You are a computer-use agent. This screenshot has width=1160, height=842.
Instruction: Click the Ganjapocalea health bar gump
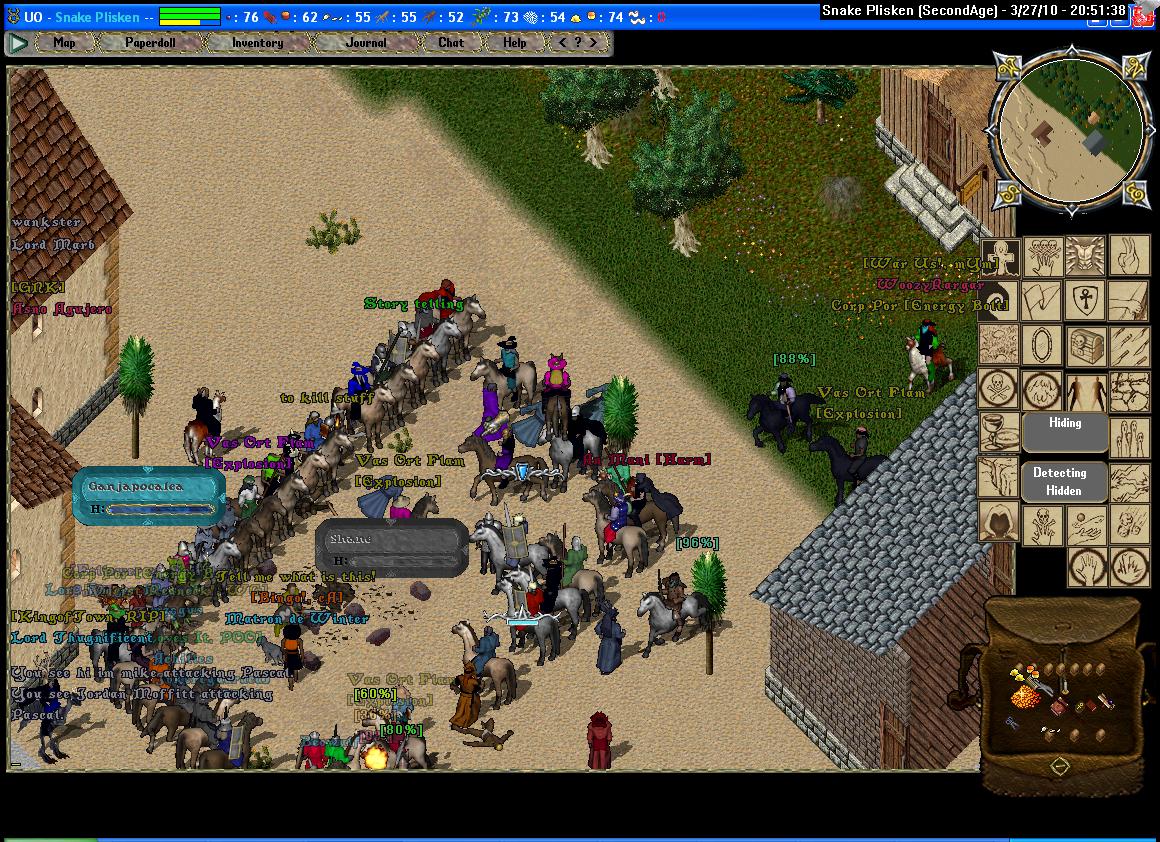pyautogui.click(x=148, y=497)
